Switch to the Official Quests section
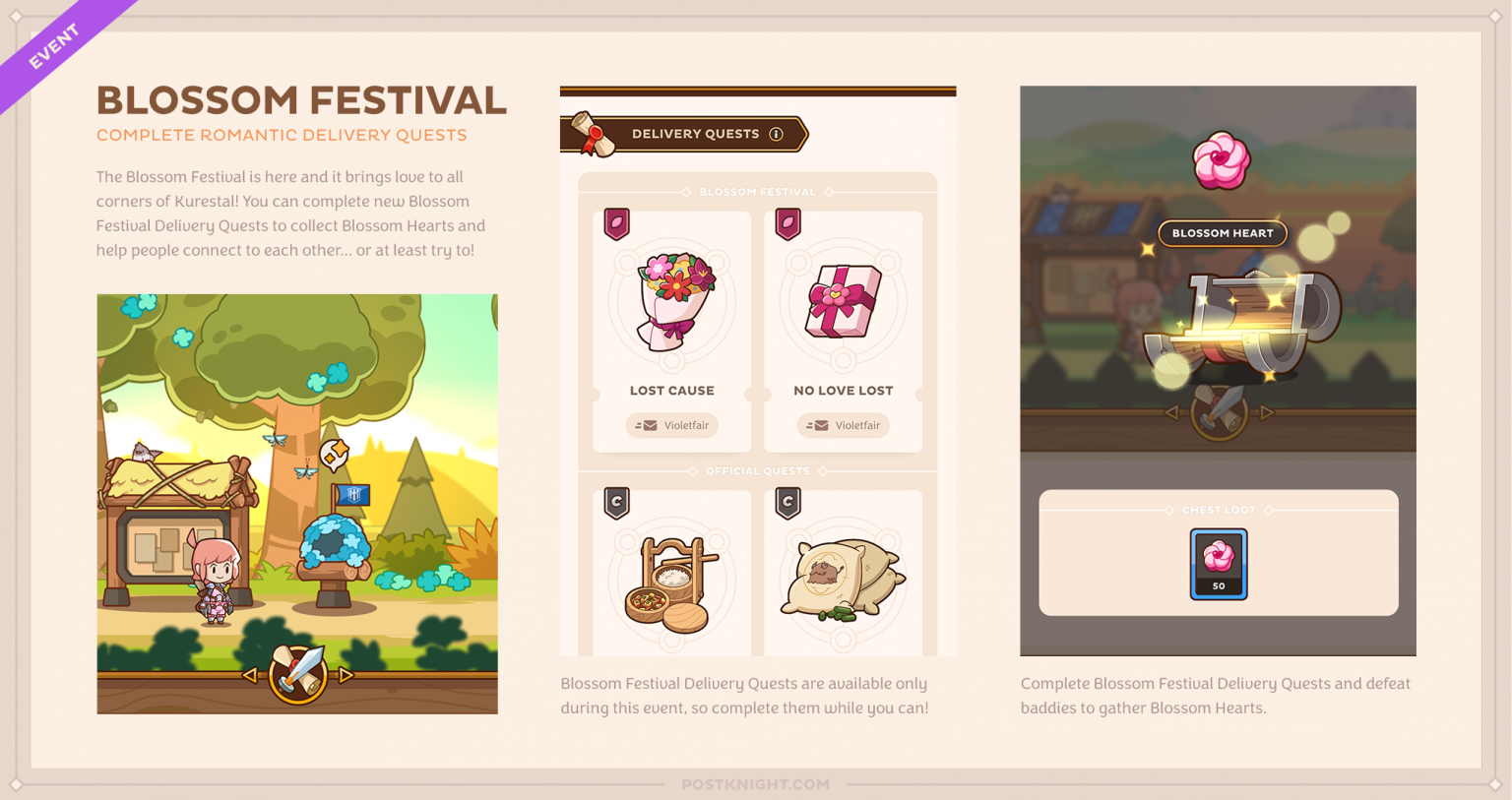This screenshot has height=800, width=1512. click(x=757, y=470)
